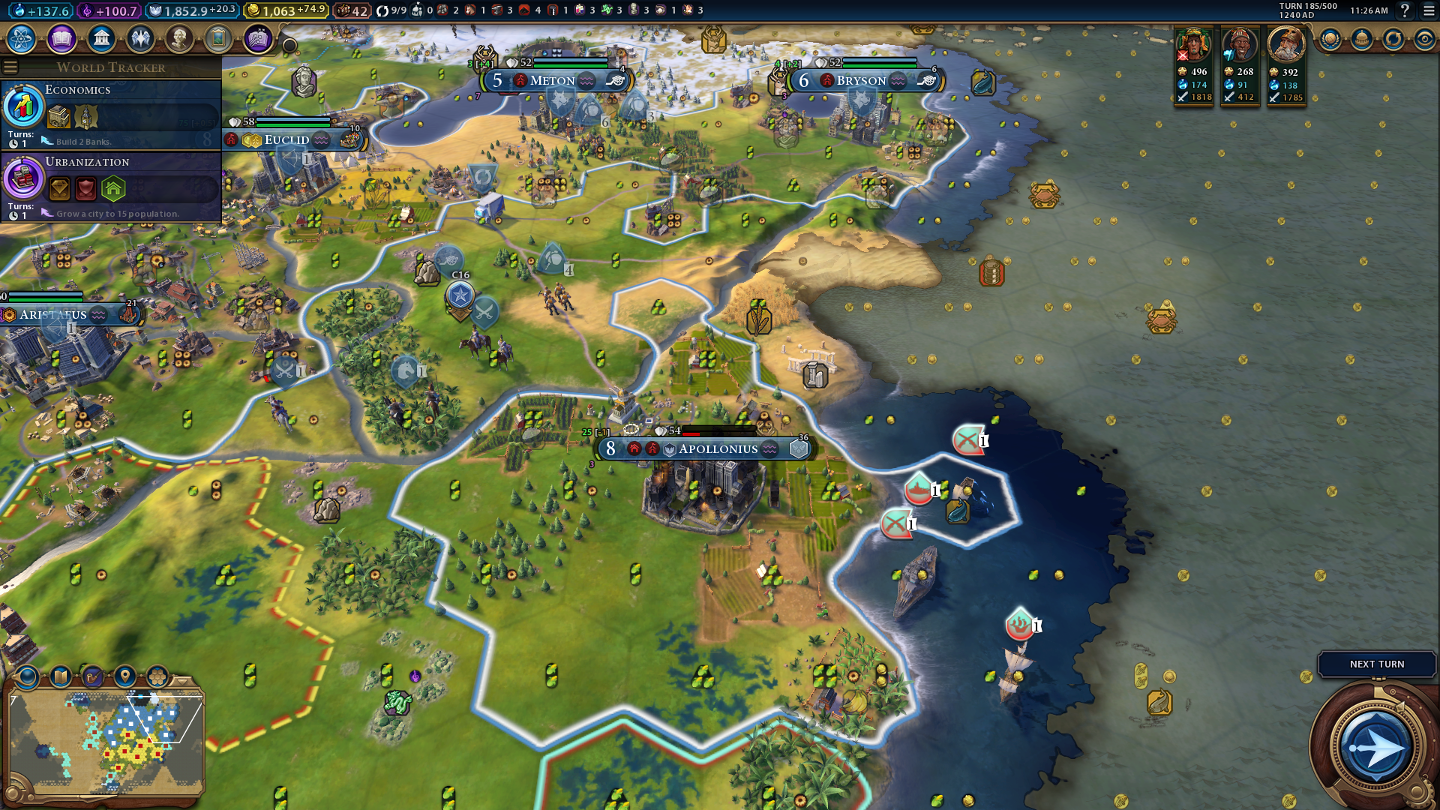Open the Espionage eye panel
1440x810 pixels.
coord(1425,39)
